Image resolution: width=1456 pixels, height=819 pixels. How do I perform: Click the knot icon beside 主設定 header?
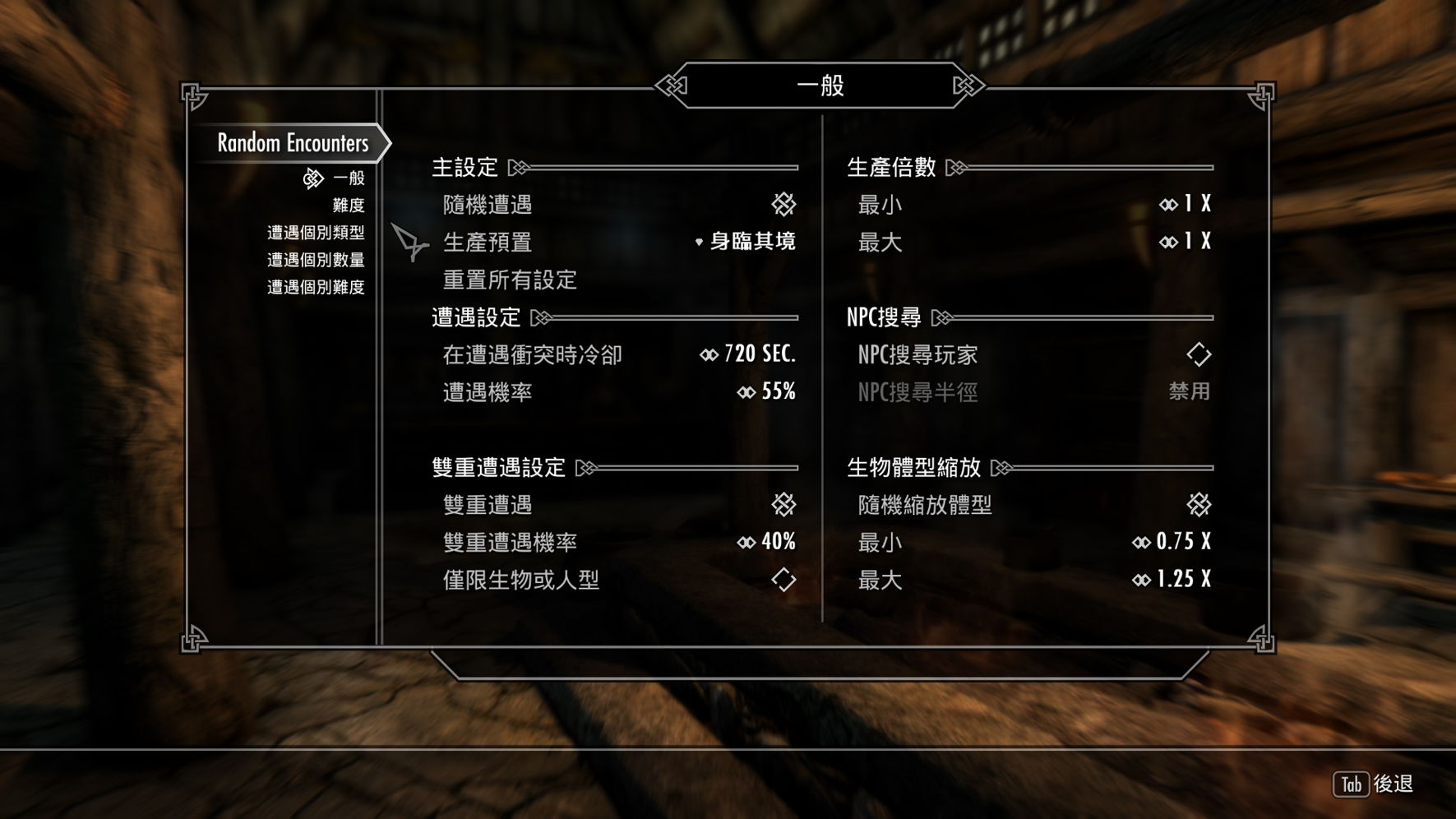518,167
